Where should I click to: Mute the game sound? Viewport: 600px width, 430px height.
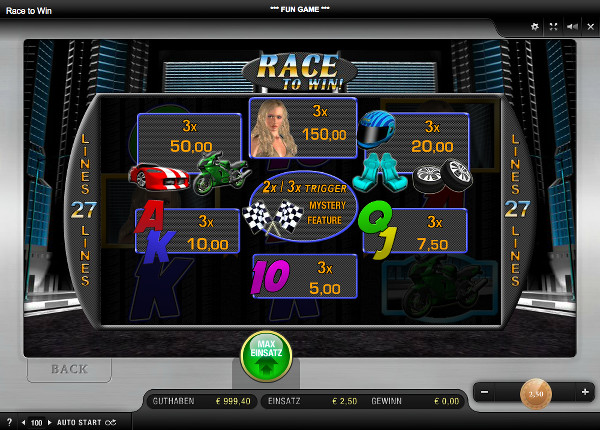tap(571, 26)
